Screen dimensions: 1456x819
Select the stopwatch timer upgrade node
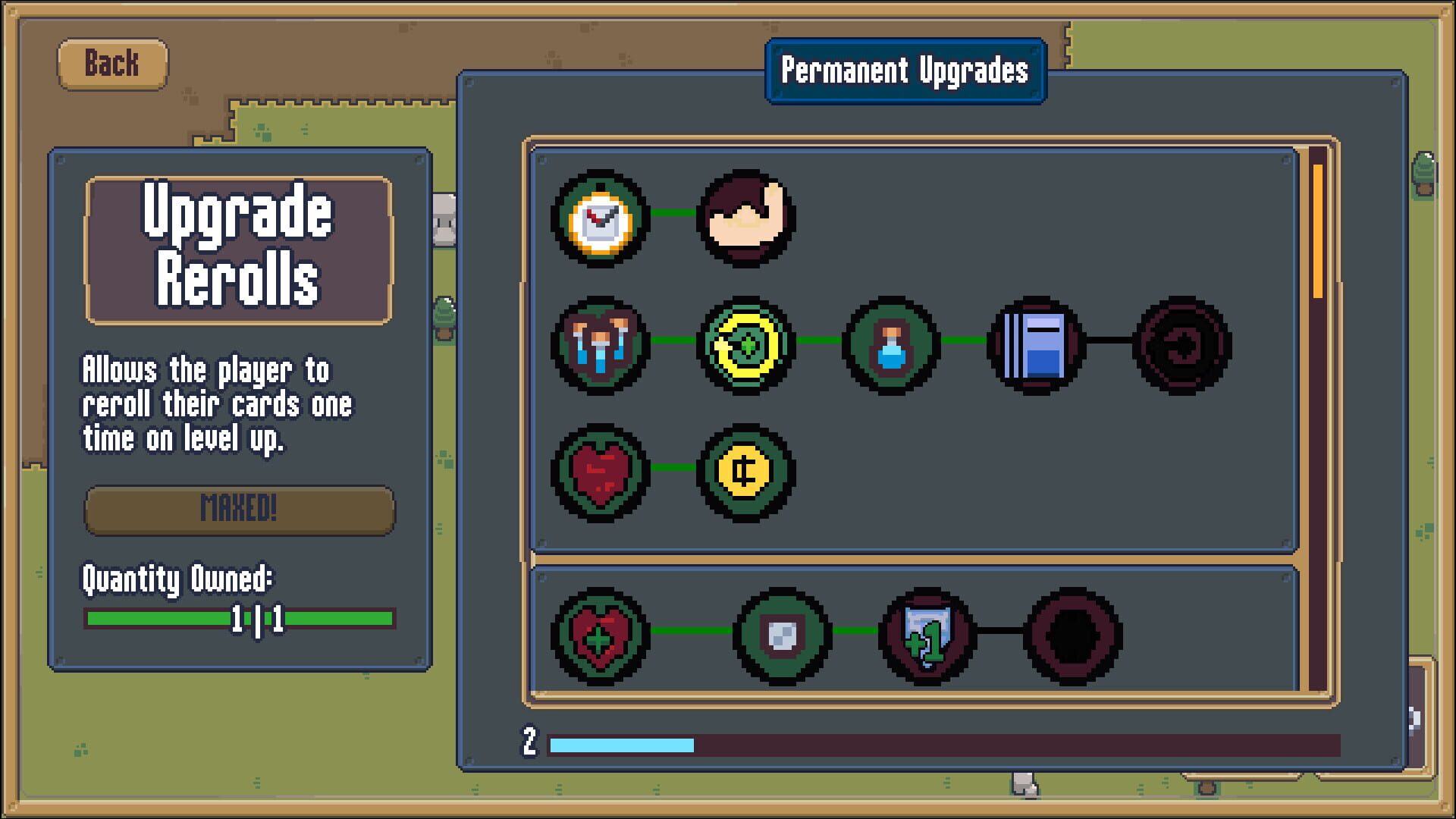599,220
